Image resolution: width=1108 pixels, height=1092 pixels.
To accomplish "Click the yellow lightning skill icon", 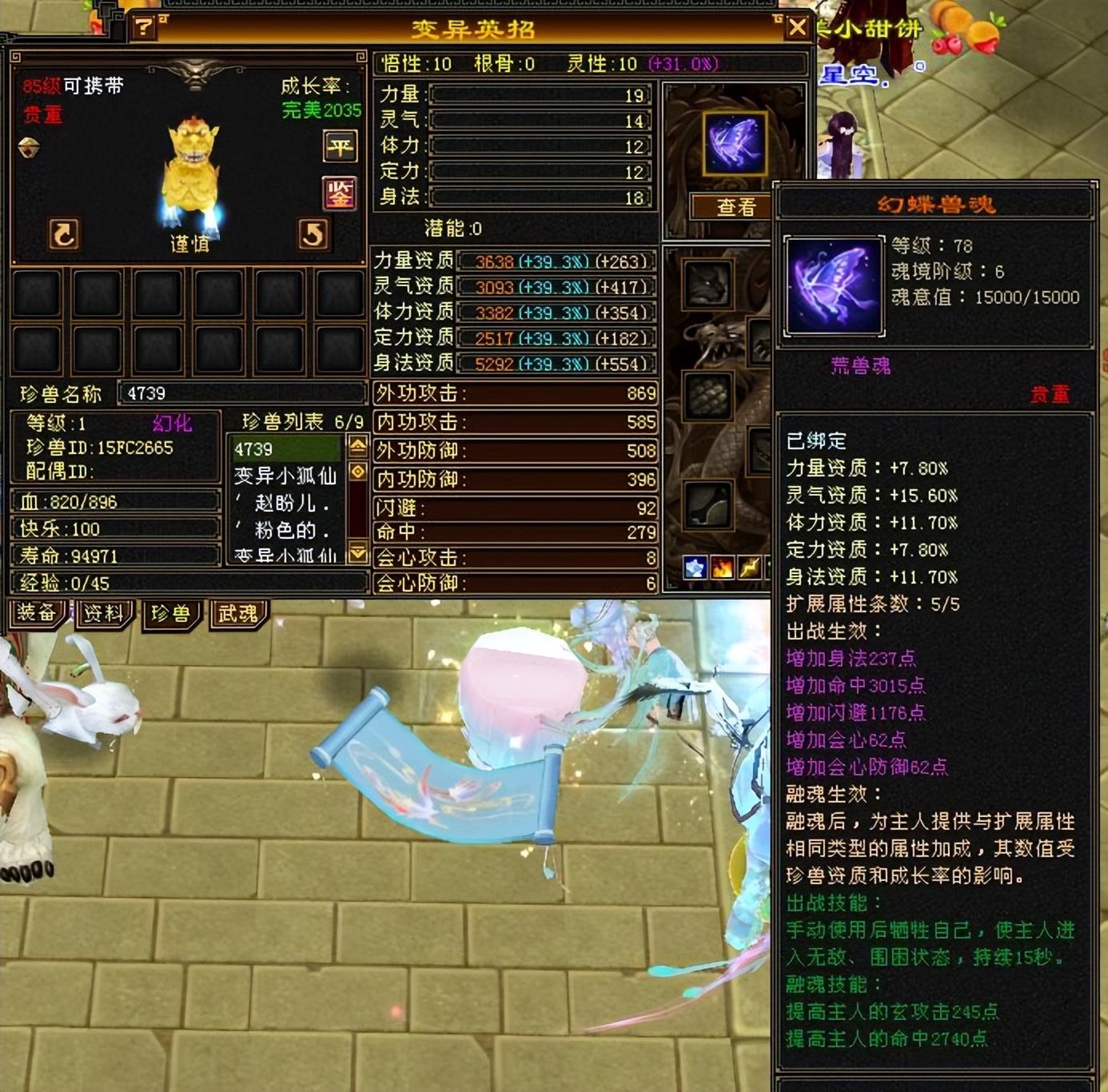I will 750,568.
